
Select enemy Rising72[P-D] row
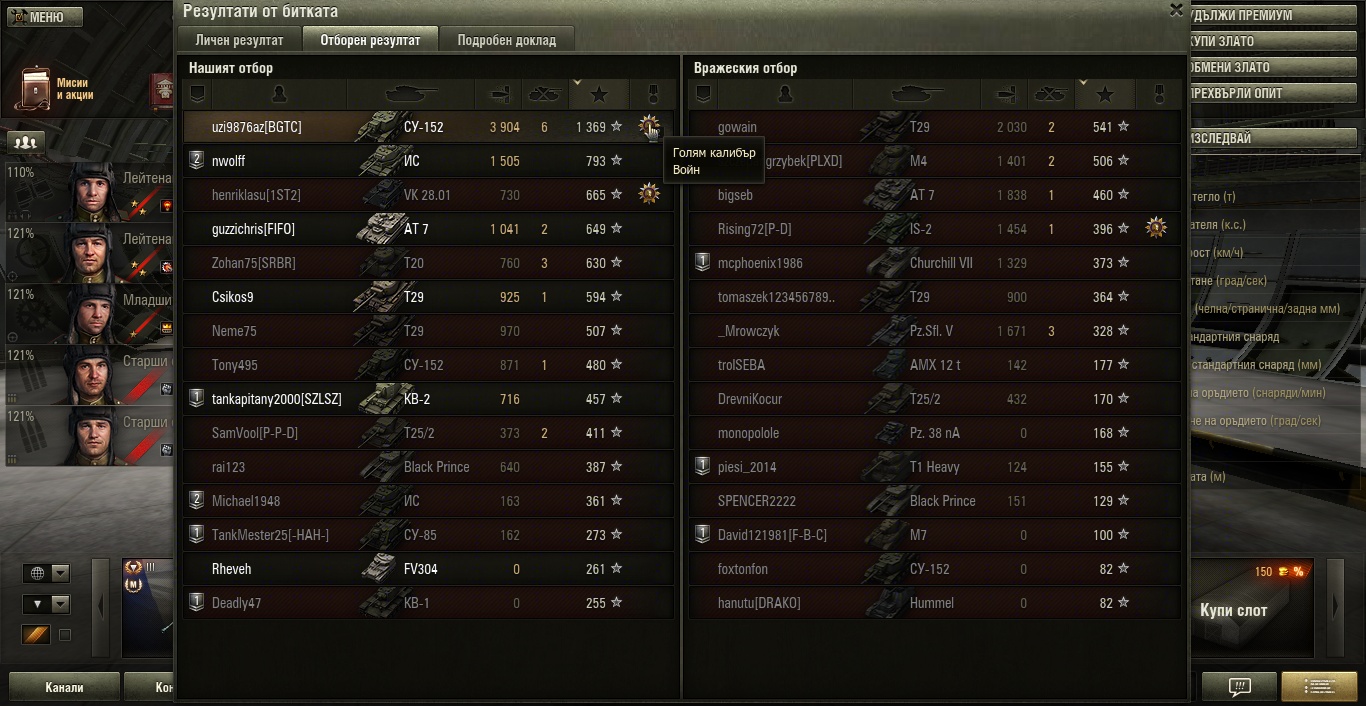pos(754,229)
